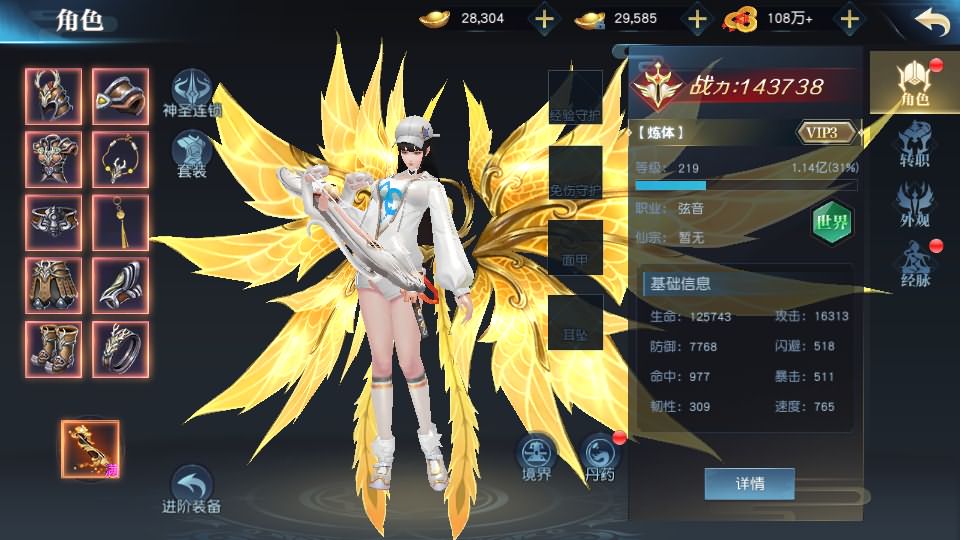Select the 经脉 meridian tab
The width and height of the screenshot is (960, 540).
pos(915,264)
